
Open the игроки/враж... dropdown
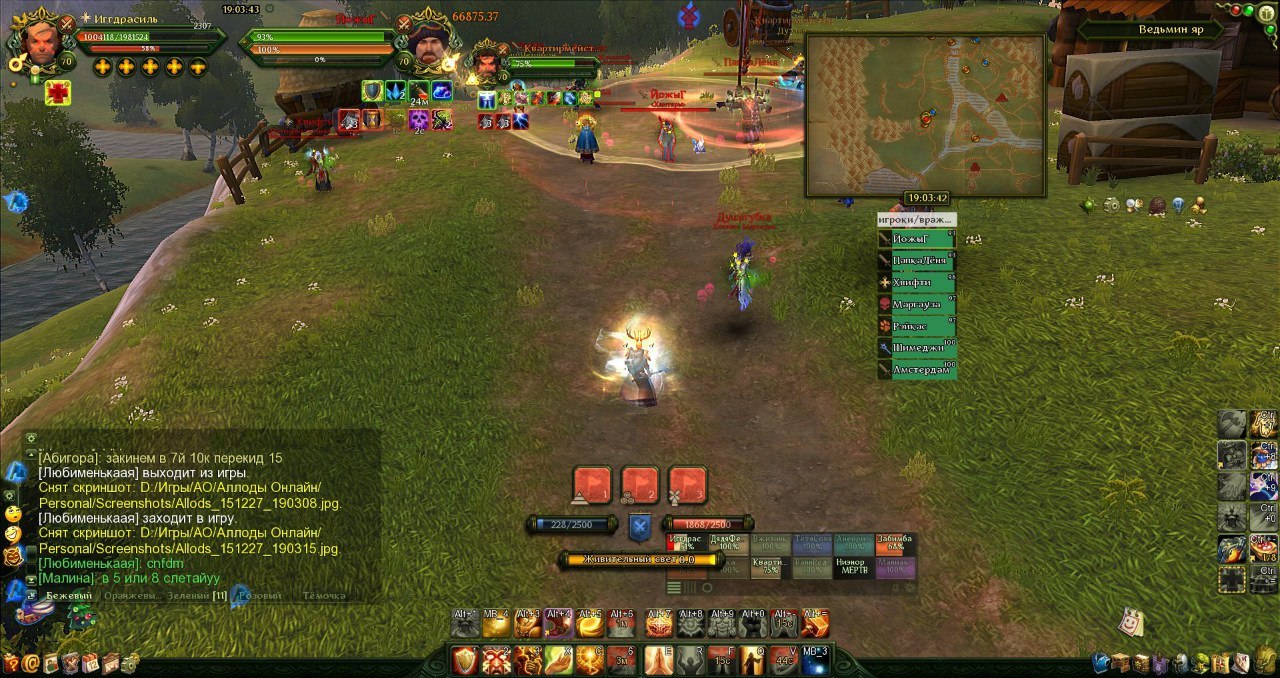click(916, 220)
